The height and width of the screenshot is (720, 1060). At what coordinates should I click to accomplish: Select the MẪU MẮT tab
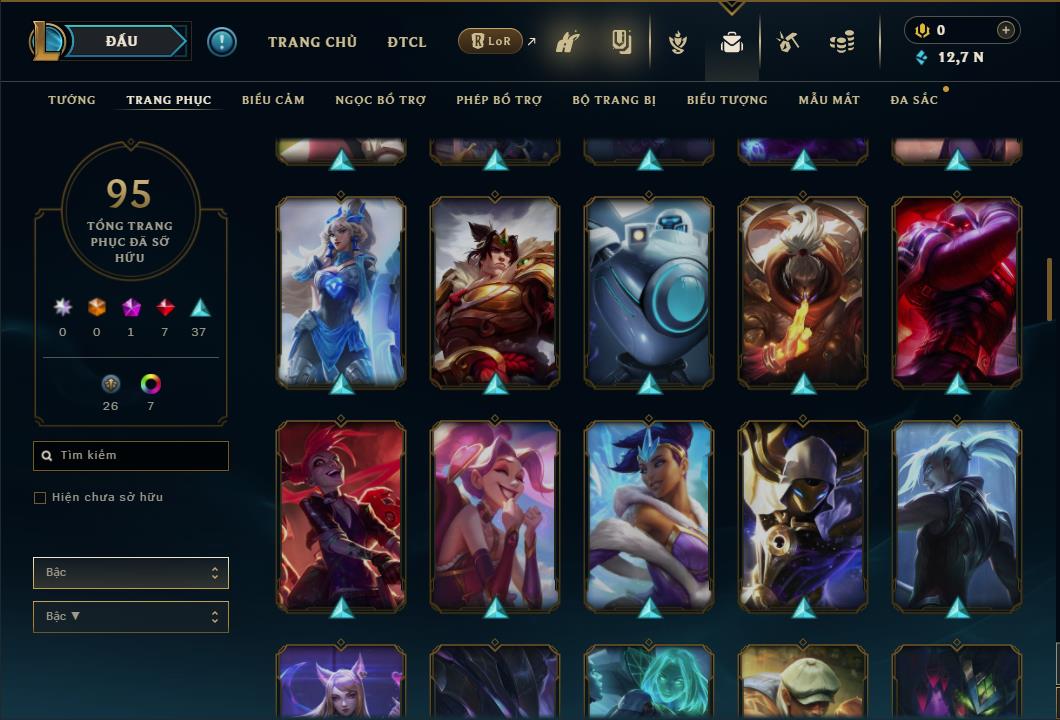point(829,100)
